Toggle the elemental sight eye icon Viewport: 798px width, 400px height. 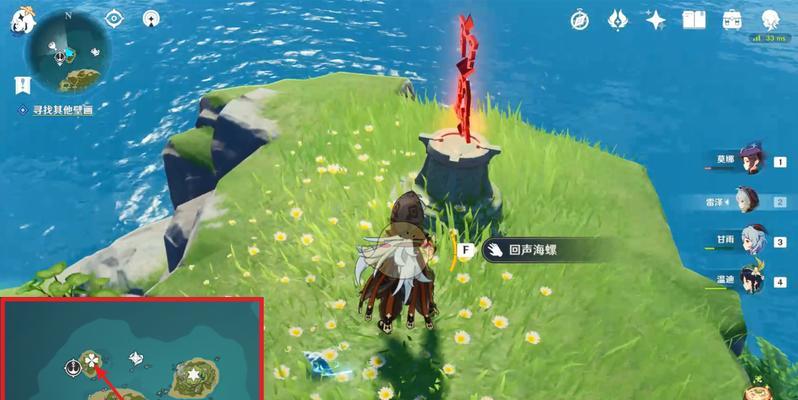coord(113,18)
